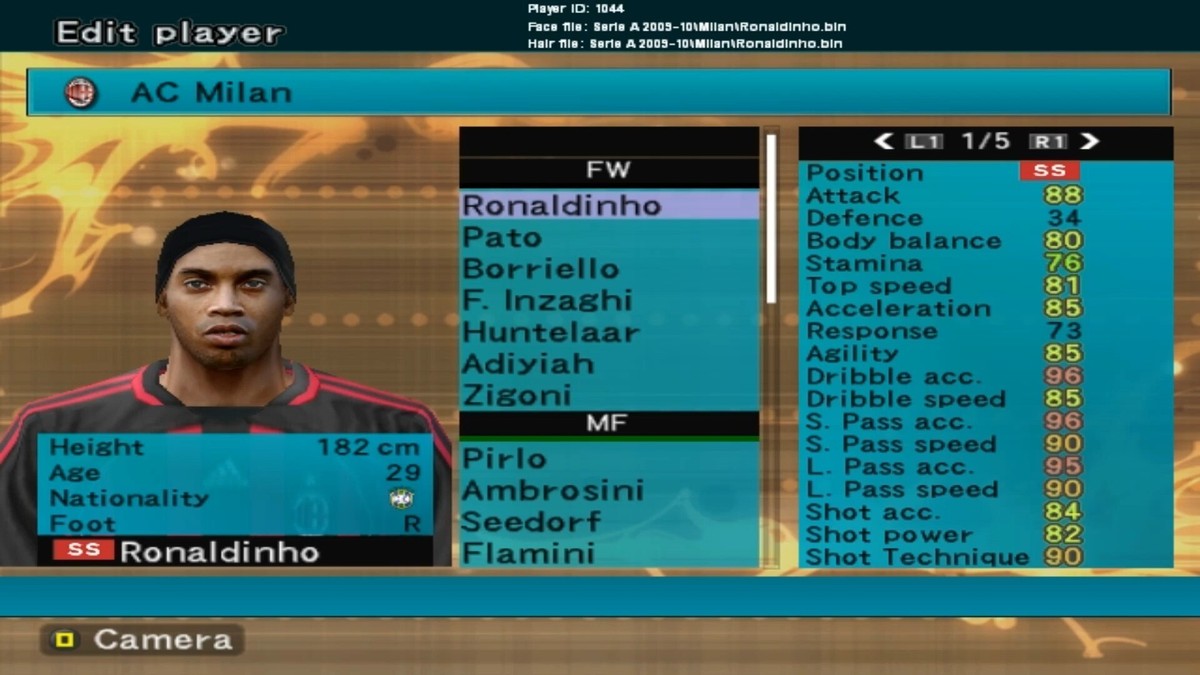This screenshot has width=1200, height=675.
Task: Click the player list scrollbar
Action: tap(771, 217)
